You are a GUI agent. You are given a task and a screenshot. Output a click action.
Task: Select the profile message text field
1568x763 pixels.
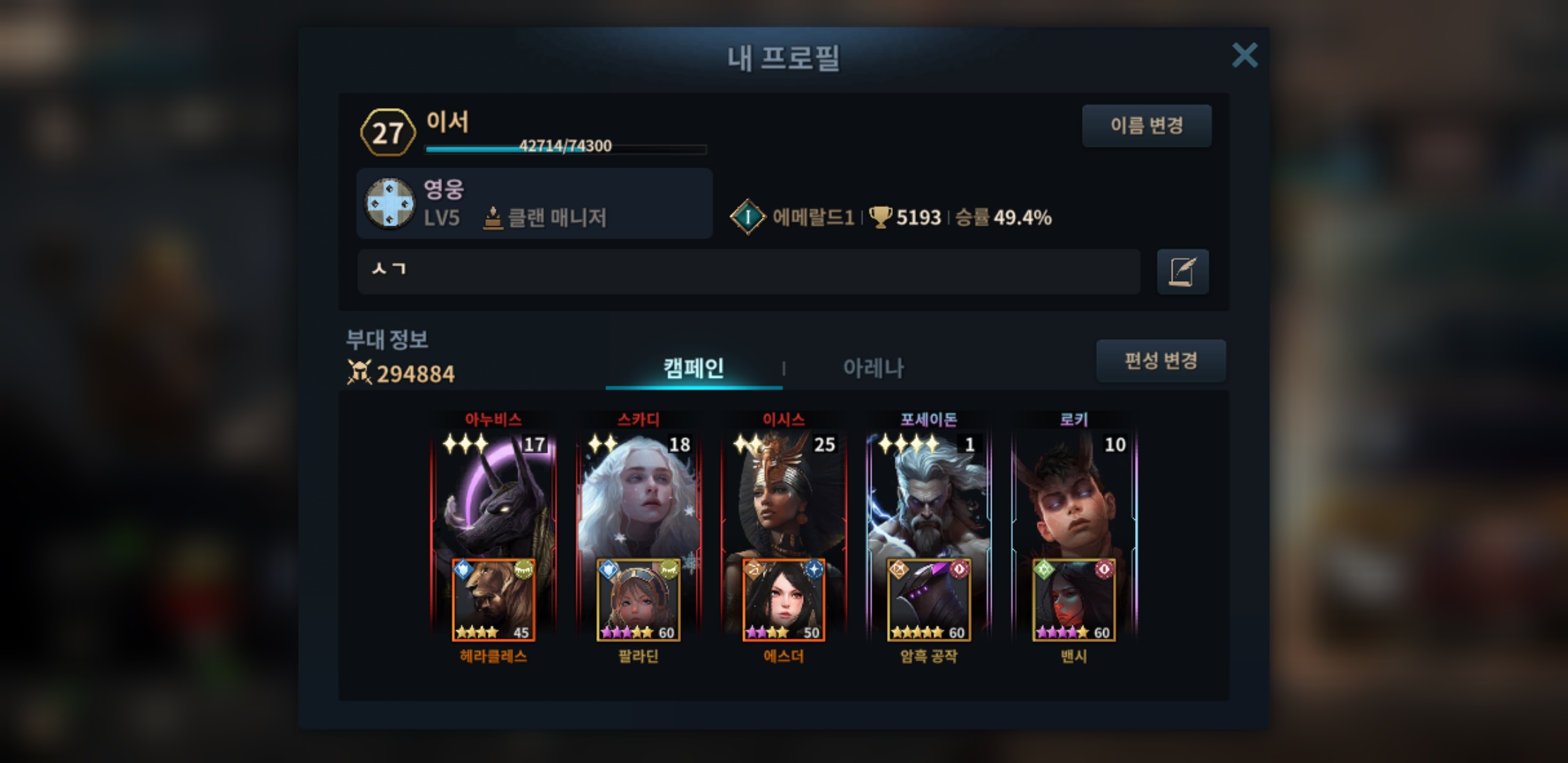(749, 271)
